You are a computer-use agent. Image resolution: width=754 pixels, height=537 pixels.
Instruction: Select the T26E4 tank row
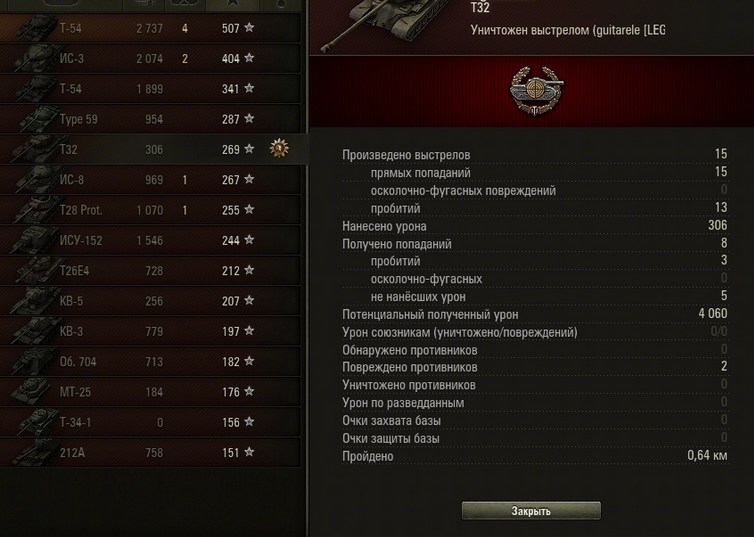(x=150, y=271)
